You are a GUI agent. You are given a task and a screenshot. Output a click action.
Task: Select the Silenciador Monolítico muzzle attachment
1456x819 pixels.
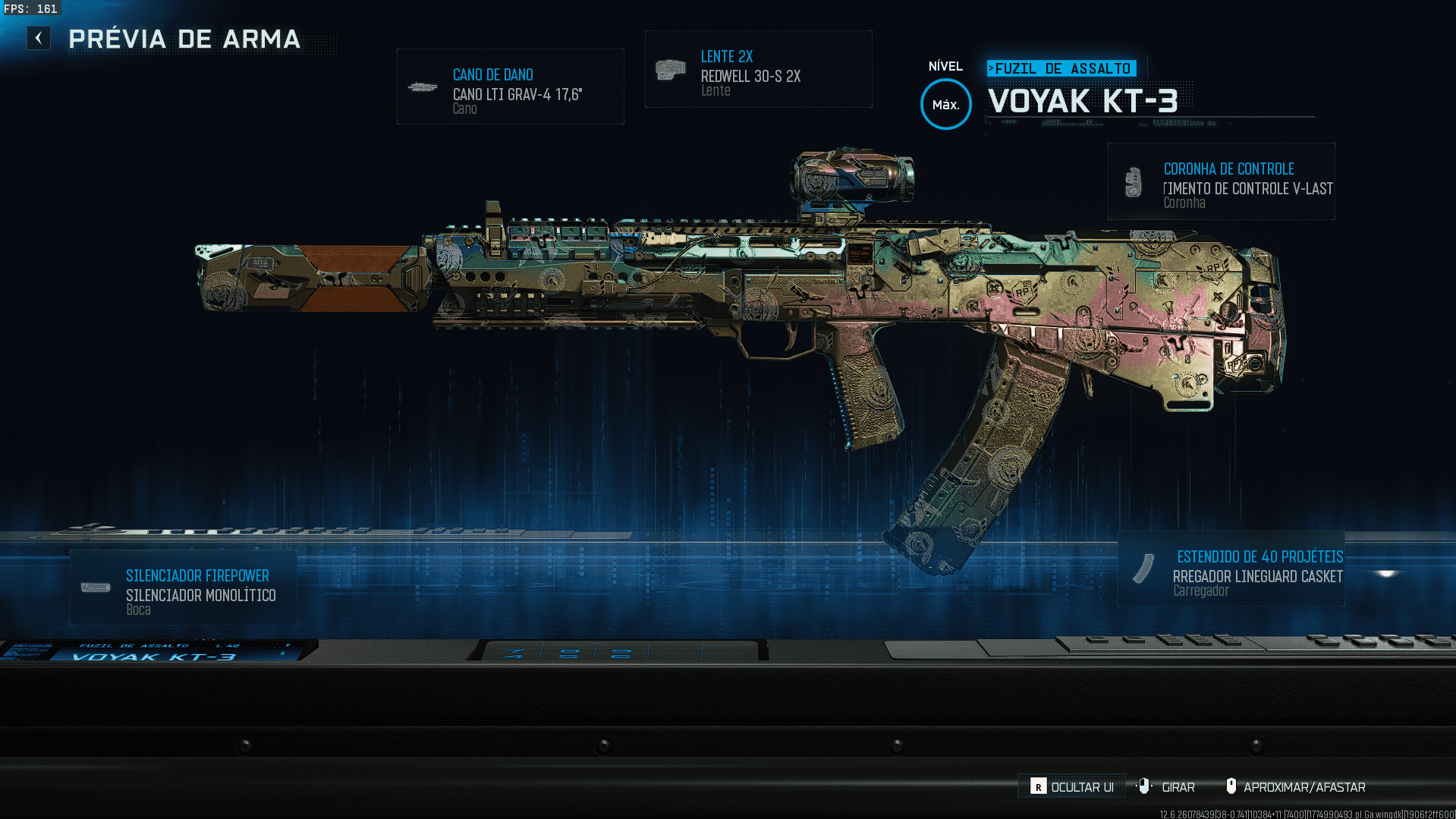pos(184,587)
